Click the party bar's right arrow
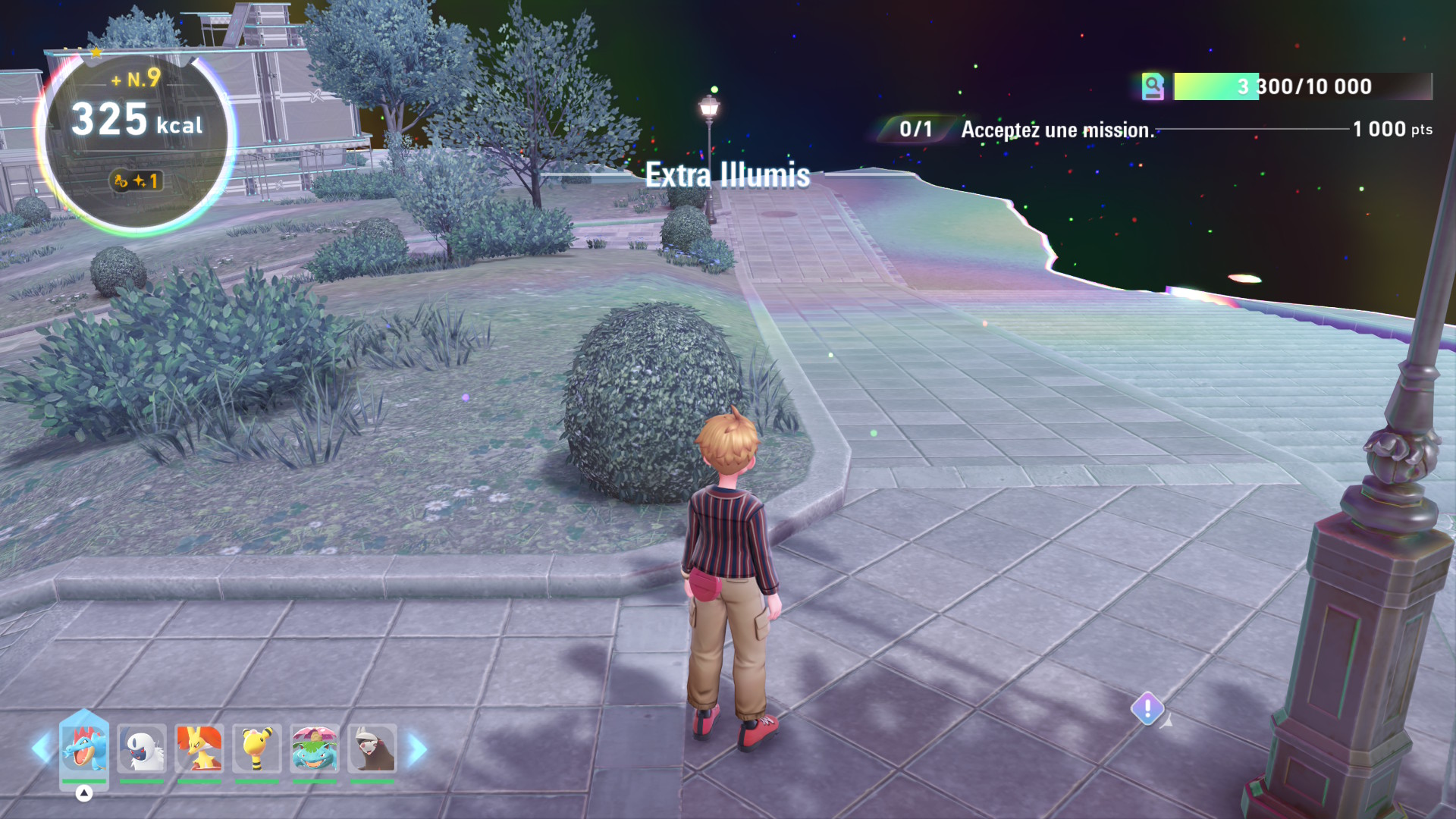This screenshot has width=1456, height=819. [418, 749]
